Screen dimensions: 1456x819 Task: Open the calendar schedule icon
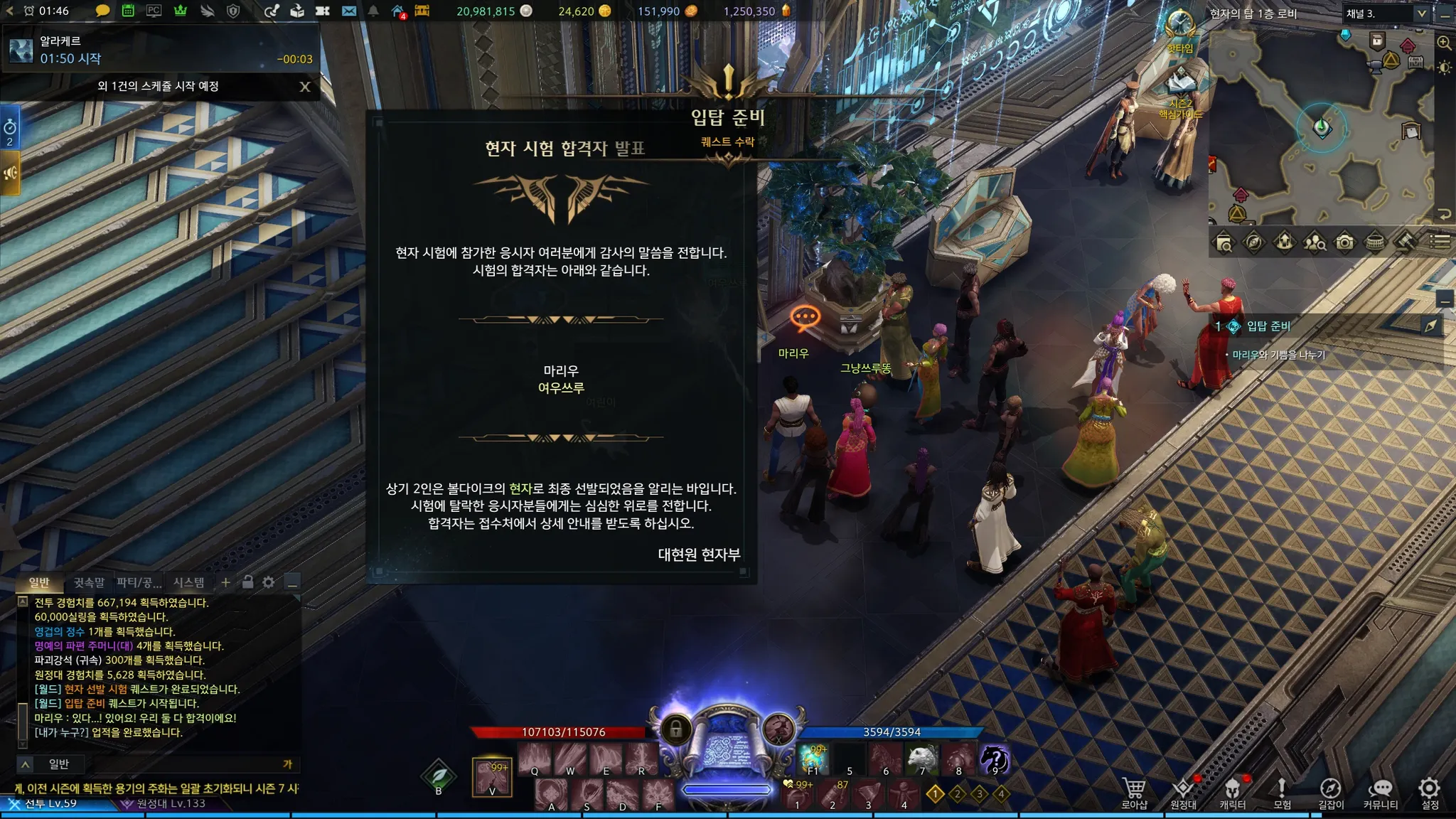128,11
